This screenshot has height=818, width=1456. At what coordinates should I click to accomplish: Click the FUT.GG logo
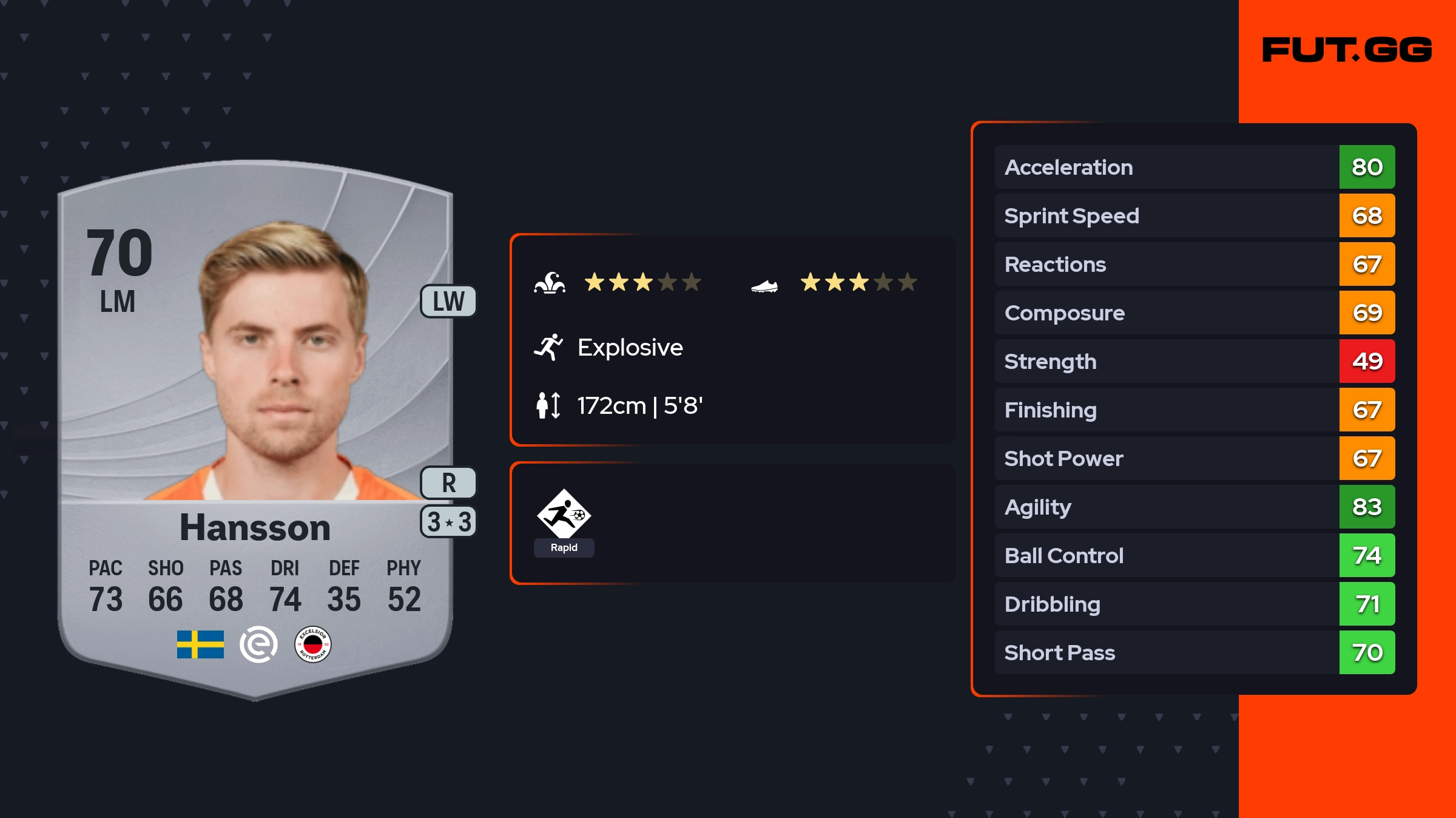1347,50
